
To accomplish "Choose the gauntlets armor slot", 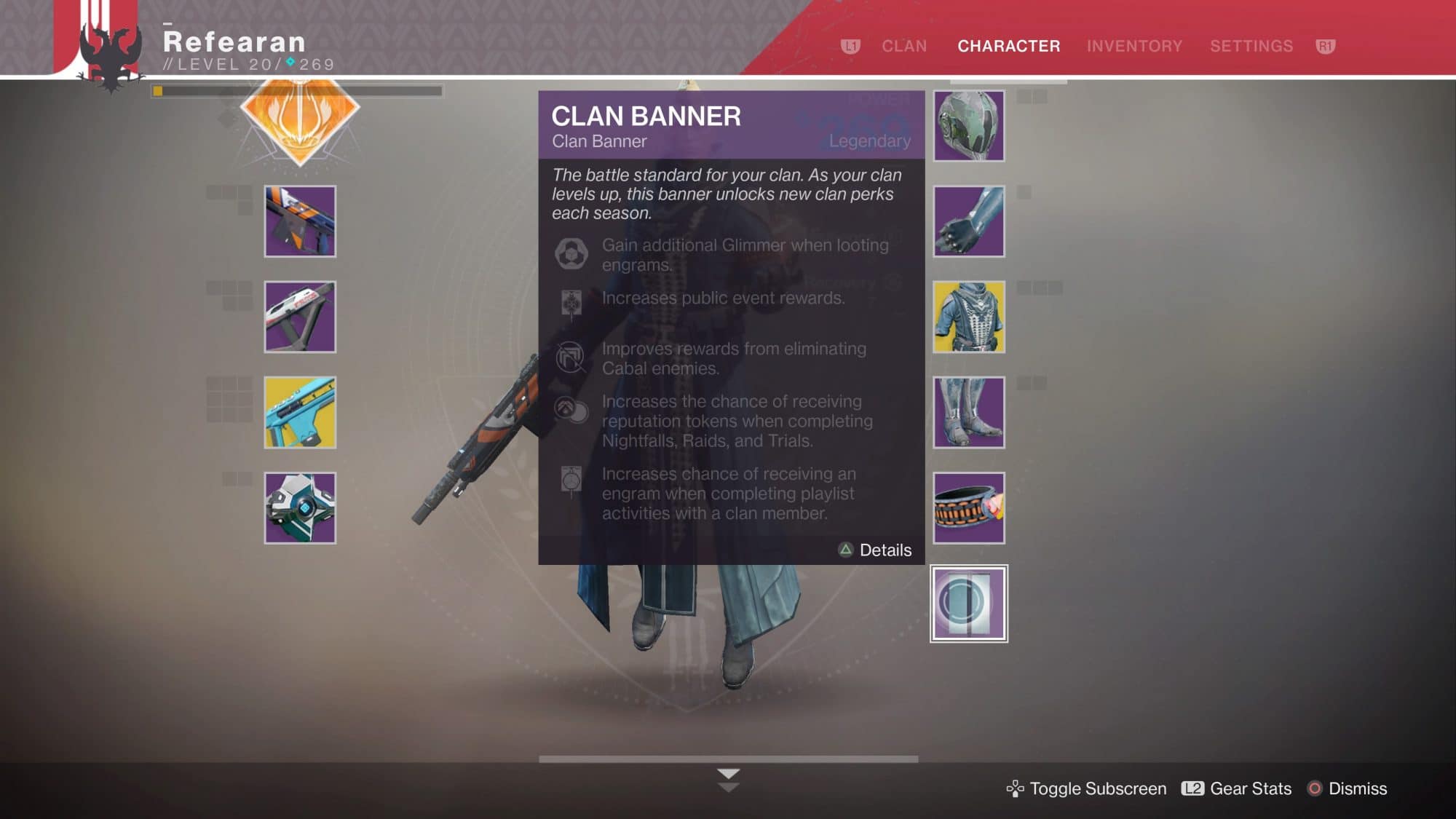I will coord(969,221).
